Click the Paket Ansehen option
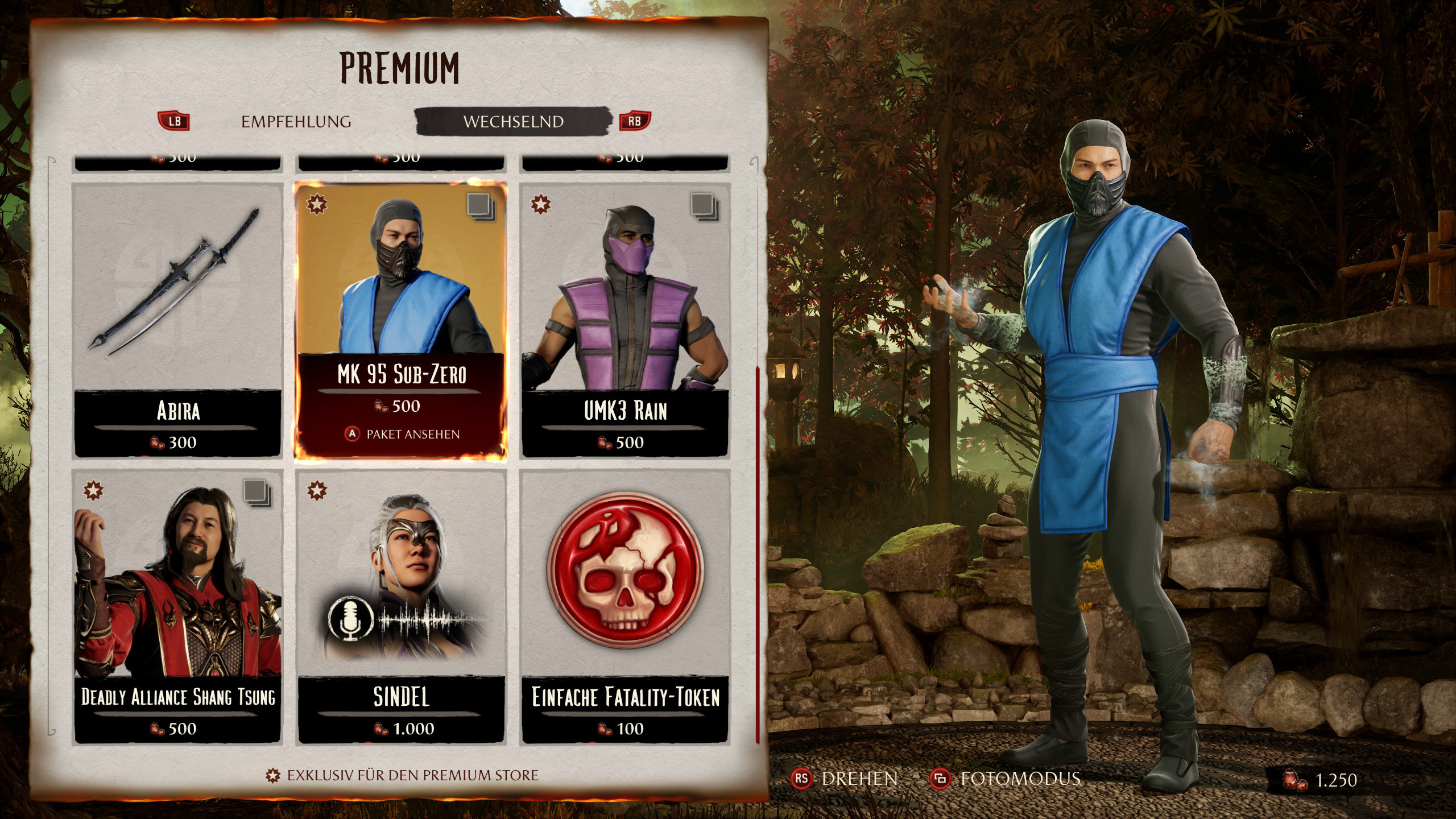The height and width of the screenshot is (819, 1456). (x=403, y=435)
